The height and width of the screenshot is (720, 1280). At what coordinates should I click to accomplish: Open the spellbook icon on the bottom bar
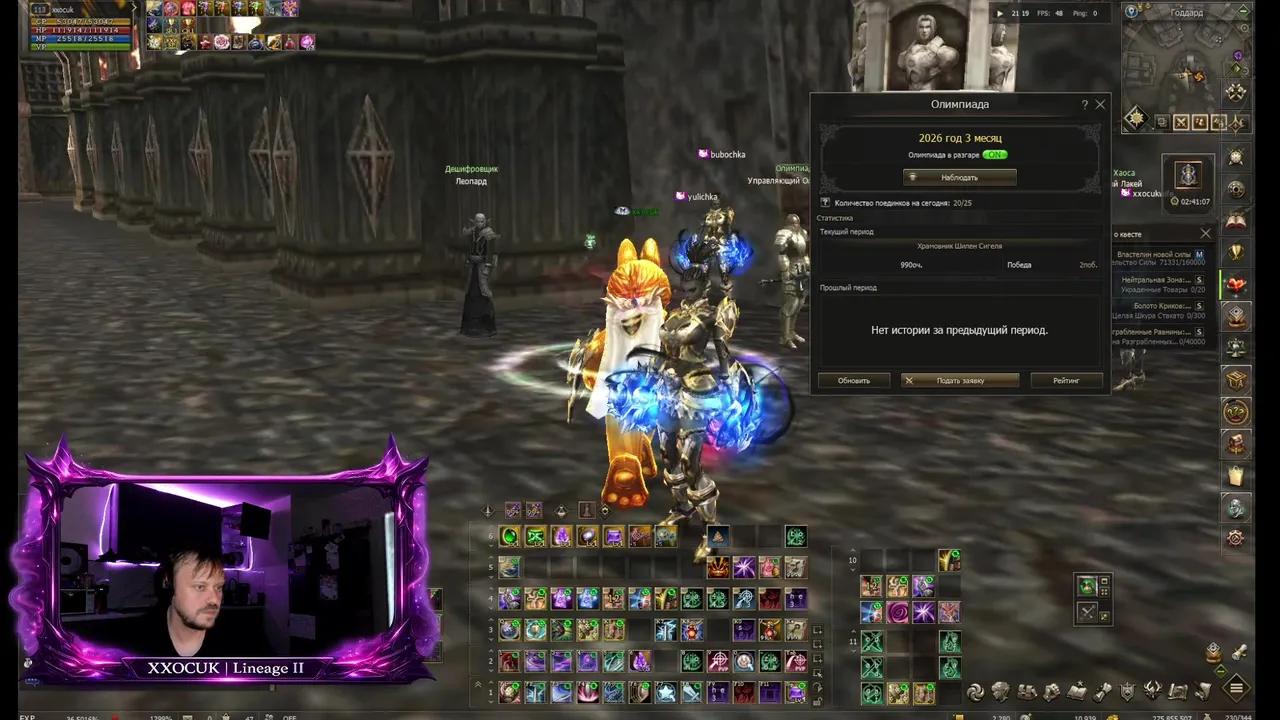point(1077,690)
